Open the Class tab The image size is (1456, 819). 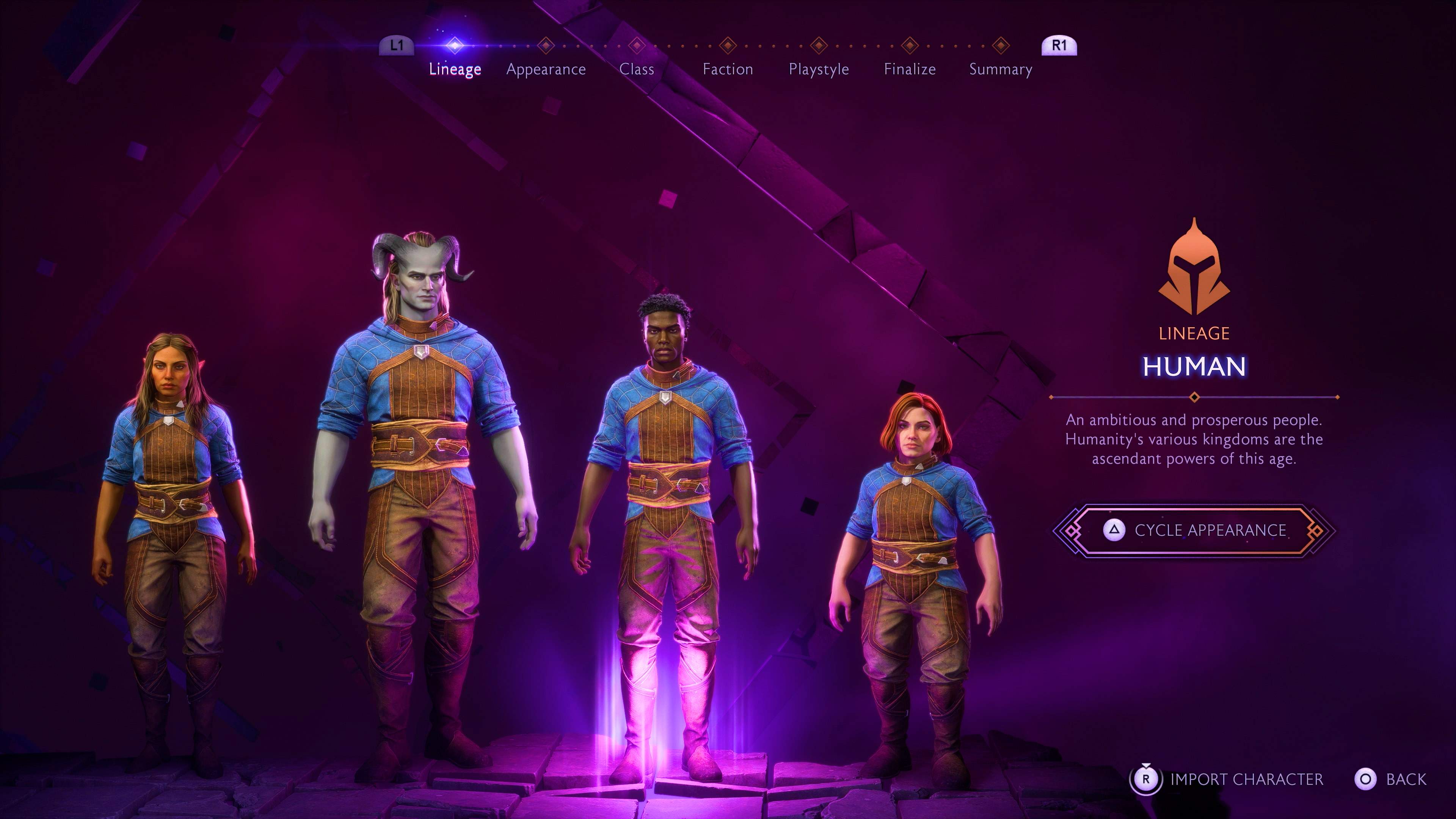637,69
